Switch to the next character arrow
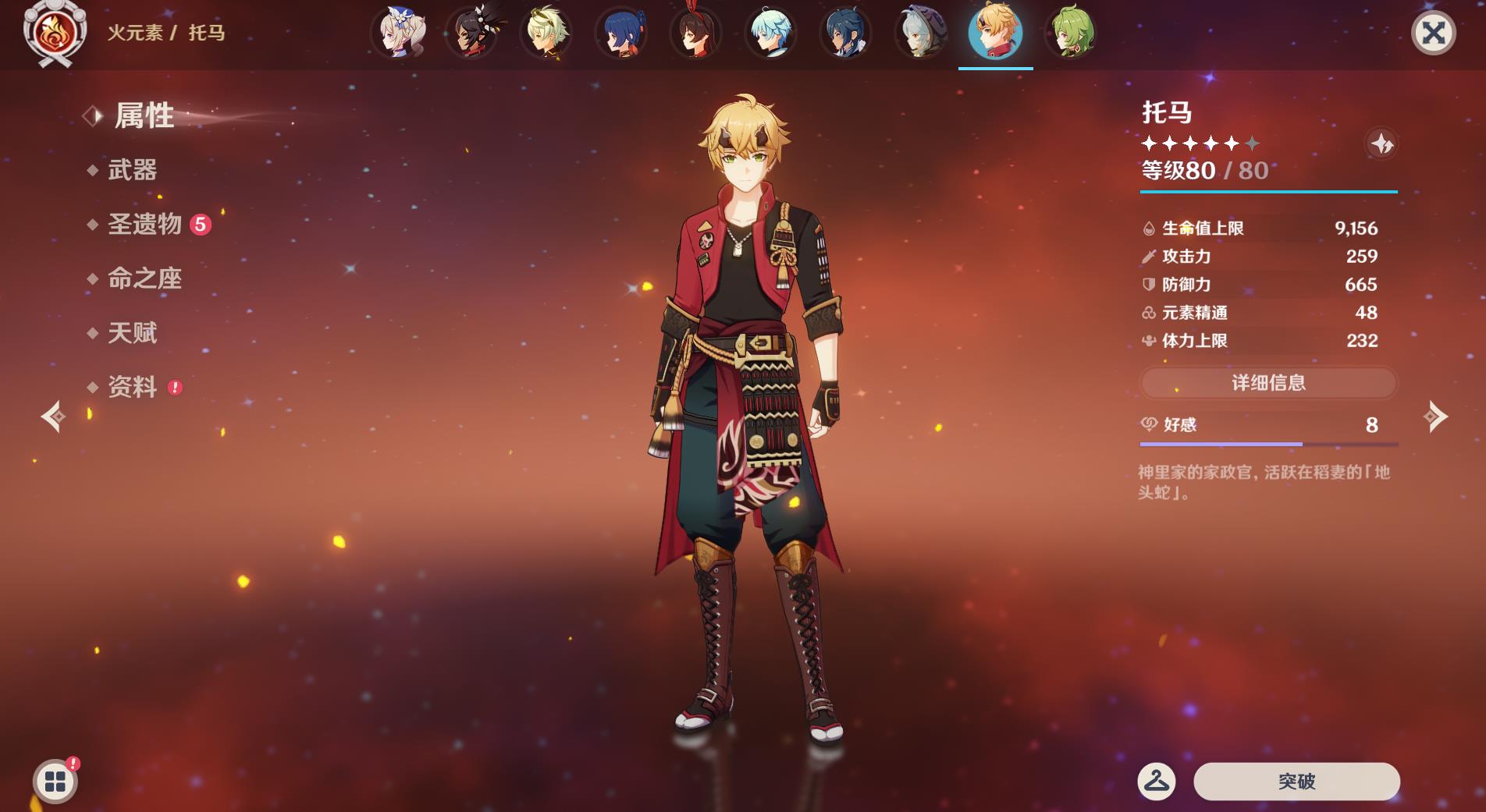Viewport: 1486px width, 812px height. tap(1435, 417)
